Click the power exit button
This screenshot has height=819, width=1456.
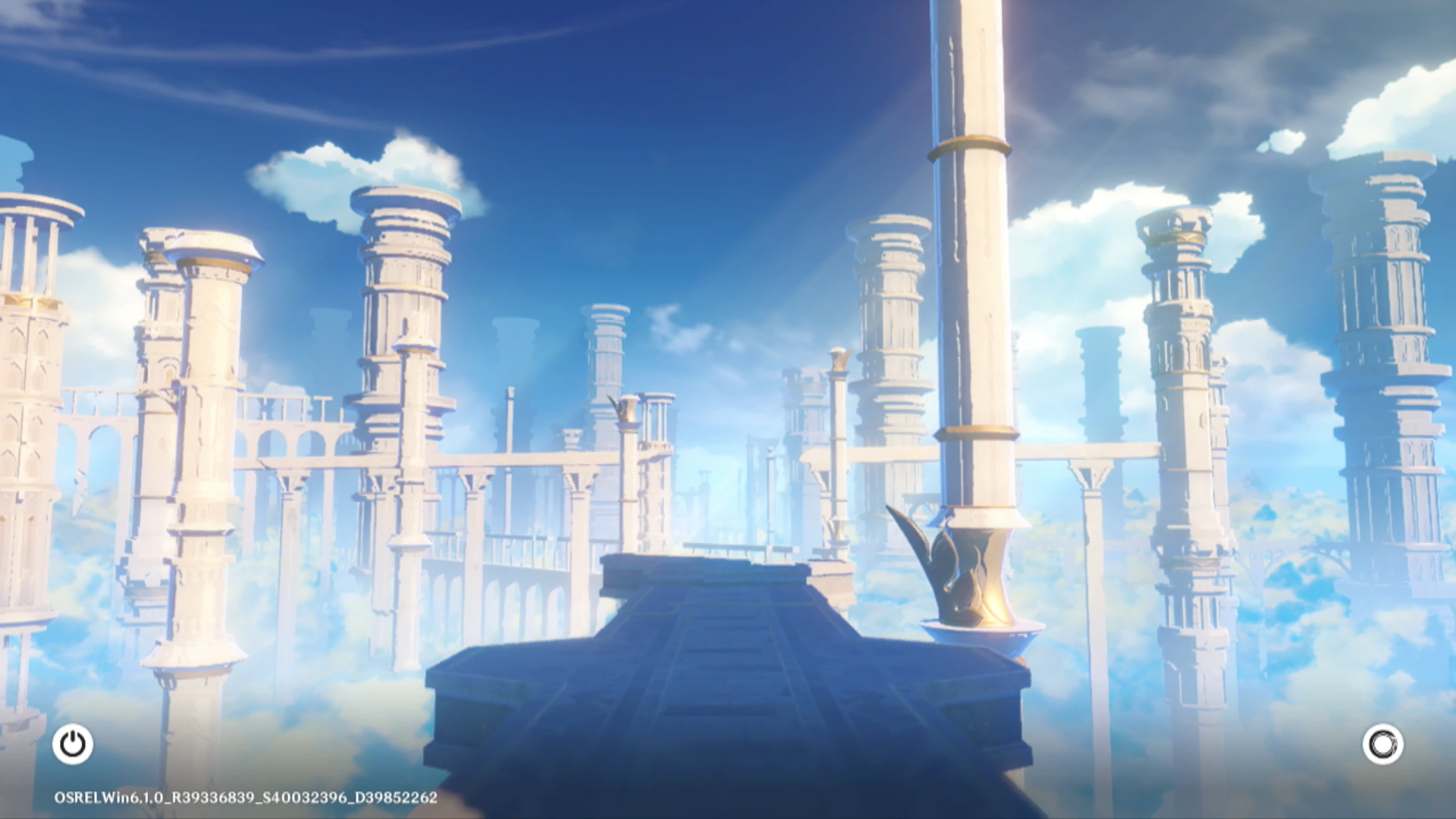point(73,744)
